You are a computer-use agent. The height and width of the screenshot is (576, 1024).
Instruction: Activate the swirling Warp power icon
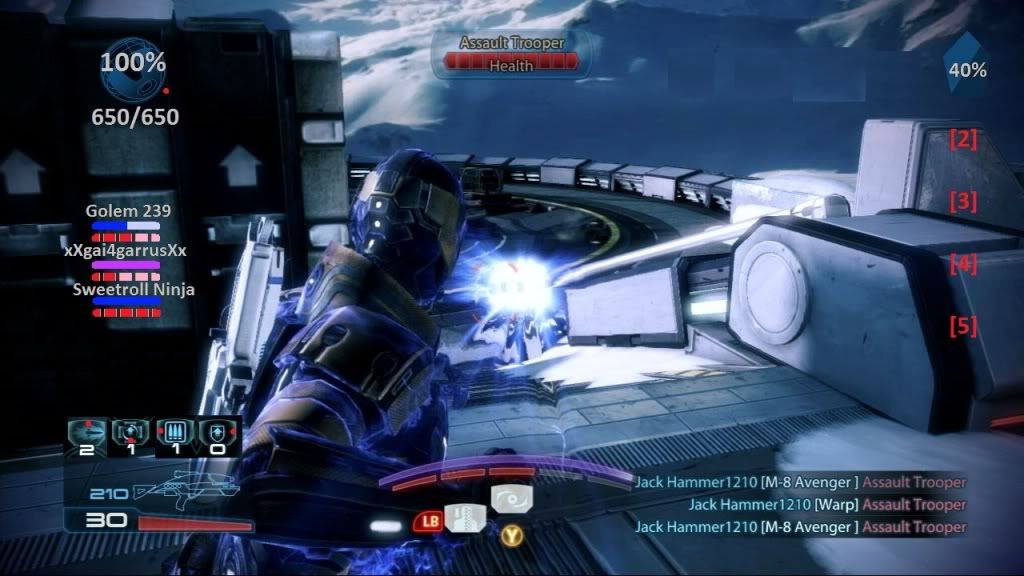click(512, 498)
